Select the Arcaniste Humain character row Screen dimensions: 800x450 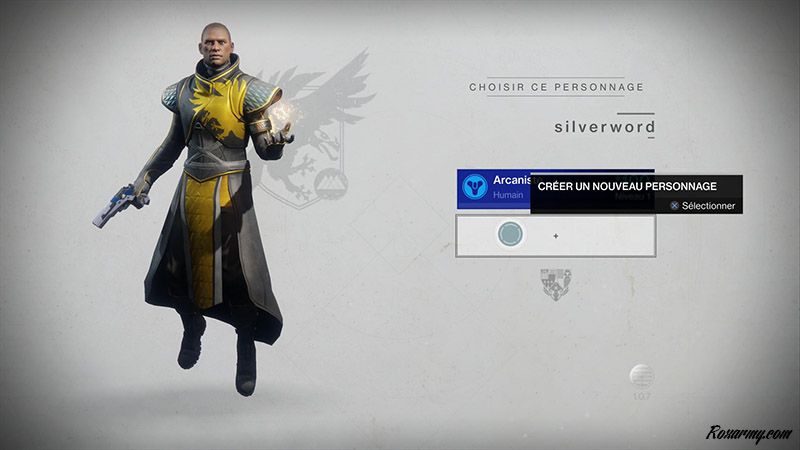click(x=494, y=188)
